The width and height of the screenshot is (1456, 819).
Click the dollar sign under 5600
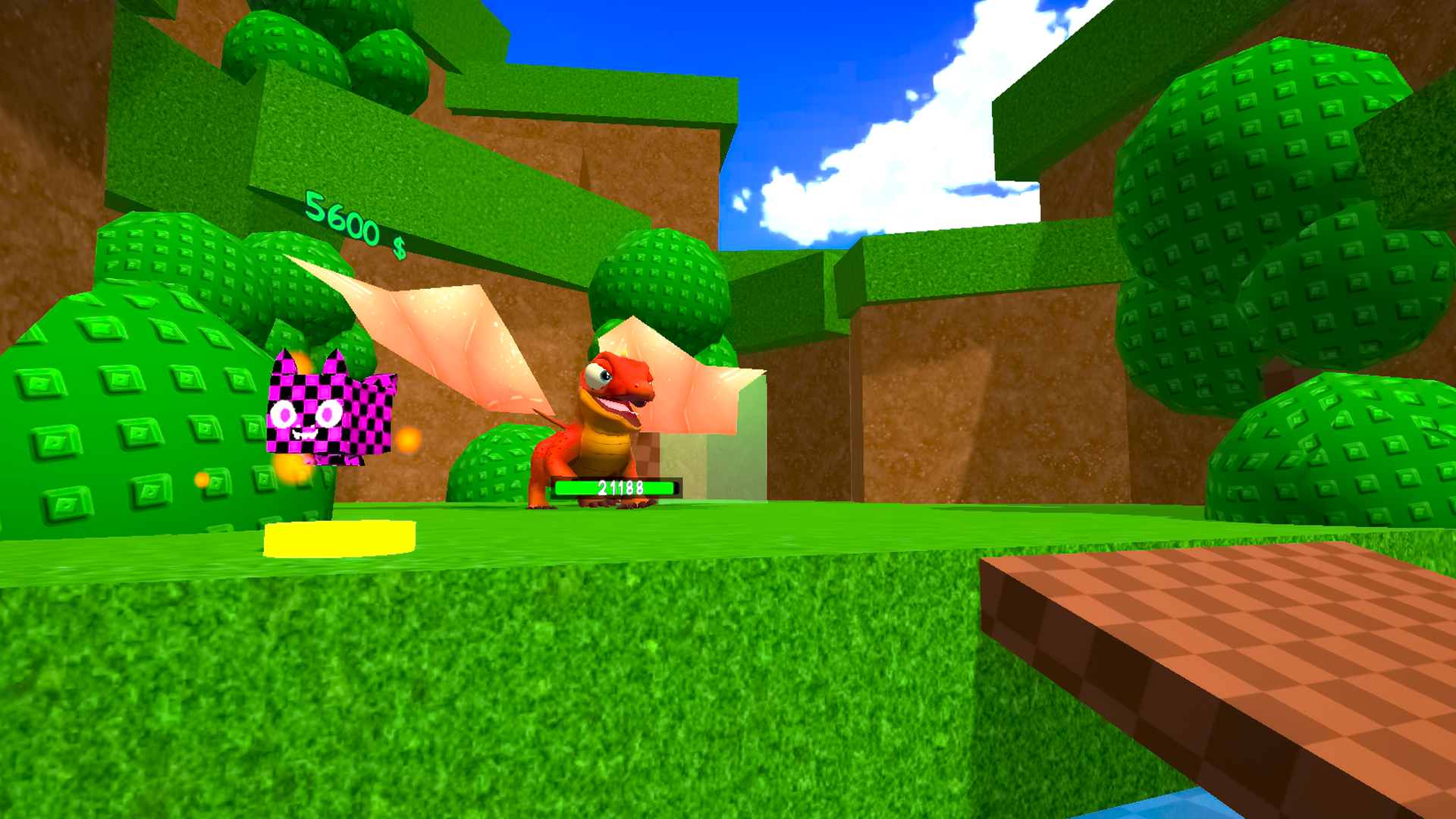(398, 248)
